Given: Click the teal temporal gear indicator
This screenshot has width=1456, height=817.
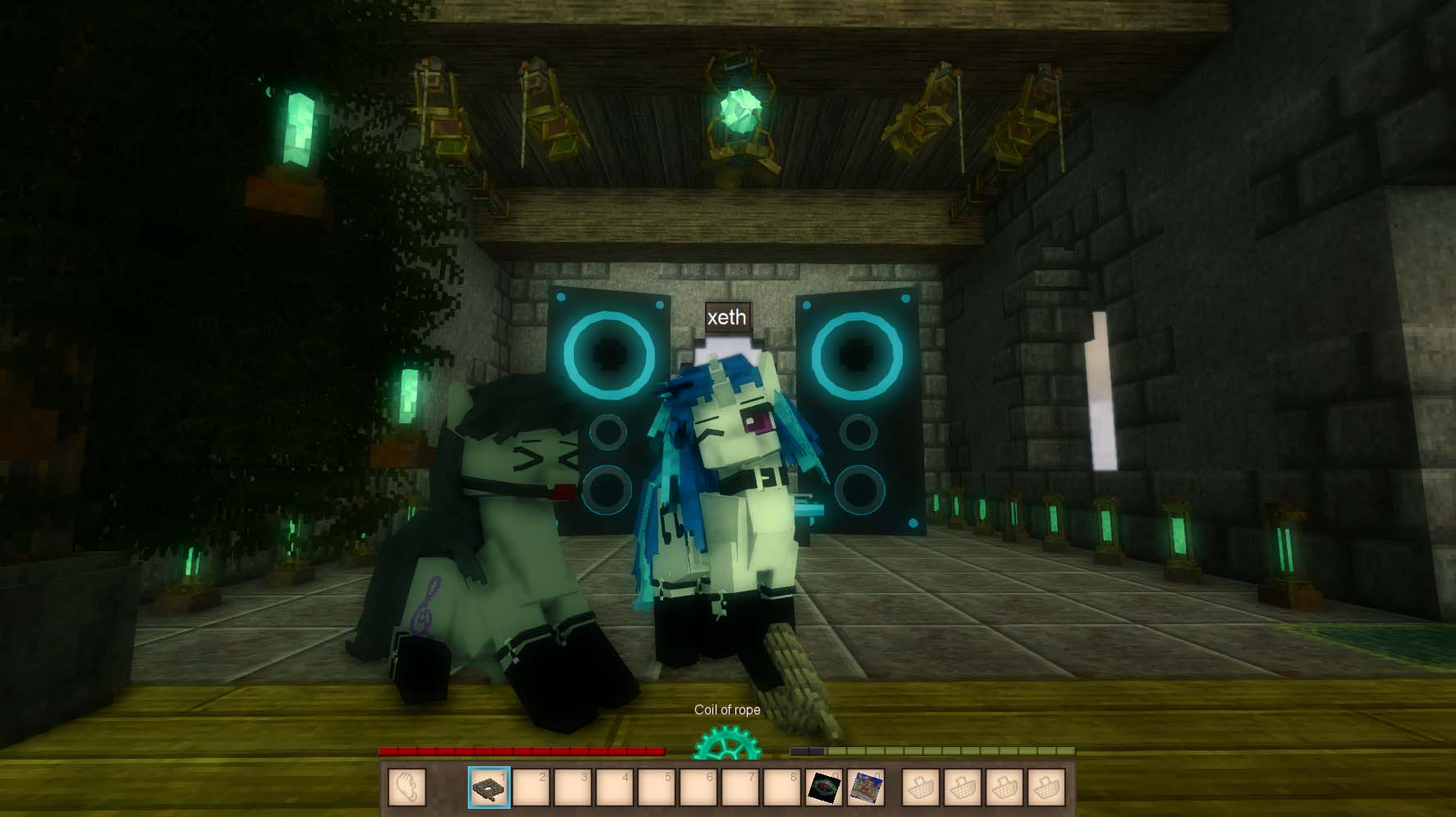Looking at the screenshot, I should pyautogui.click(x=726, y=746).
